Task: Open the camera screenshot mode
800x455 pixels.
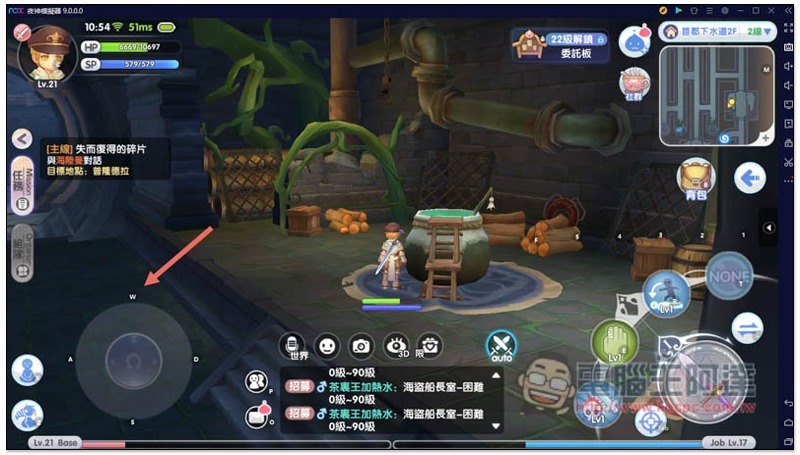Action: 361,345
